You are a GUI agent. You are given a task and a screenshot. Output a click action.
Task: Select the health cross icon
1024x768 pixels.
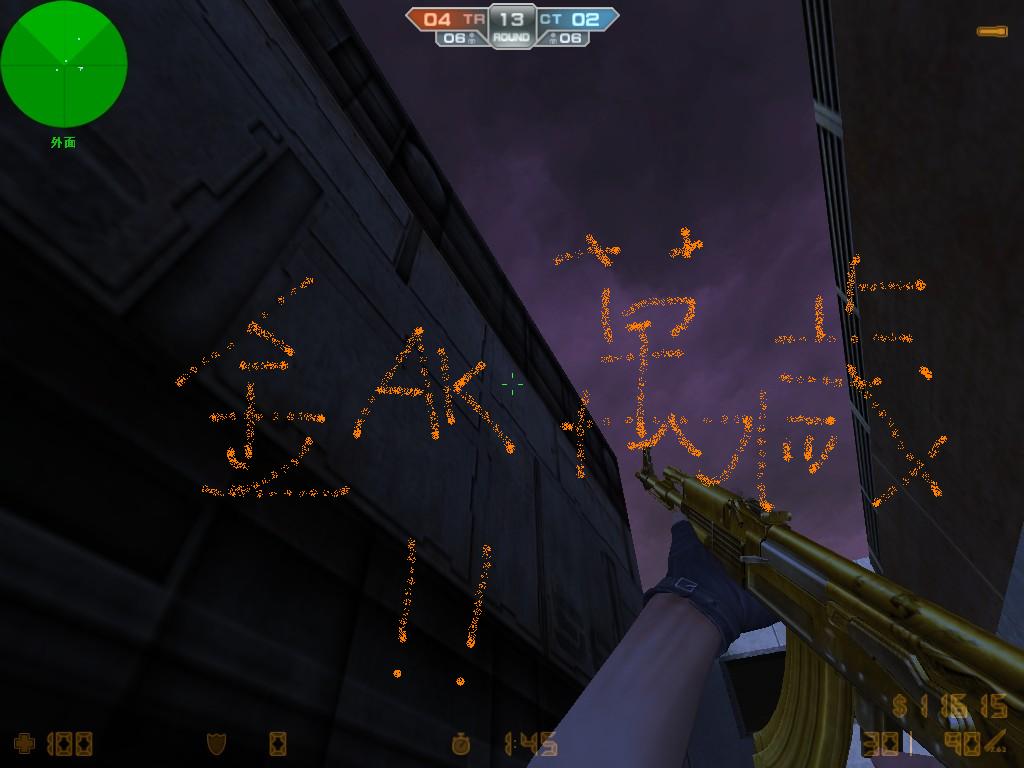click(24, 743)
